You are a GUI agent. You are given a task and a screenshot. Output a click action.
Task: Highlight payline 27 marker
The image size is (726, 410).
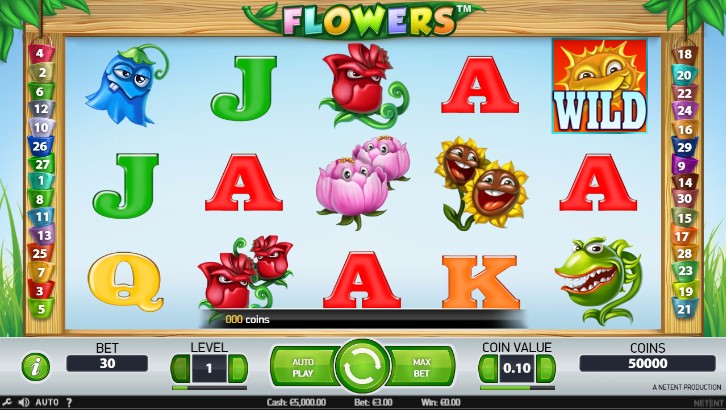42,163
